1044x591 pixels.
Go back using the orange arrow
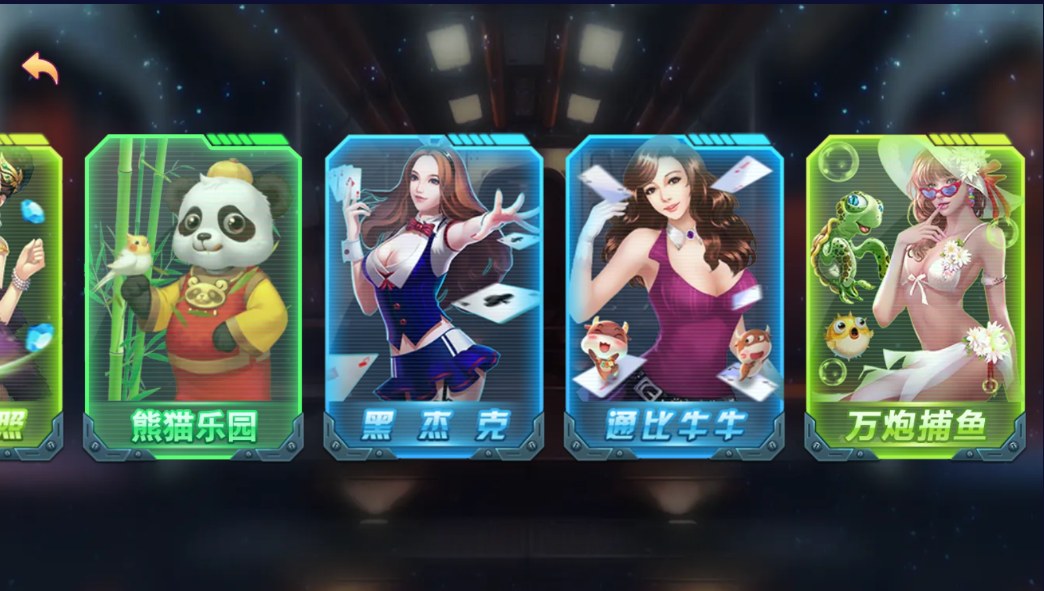pos(40,68)
